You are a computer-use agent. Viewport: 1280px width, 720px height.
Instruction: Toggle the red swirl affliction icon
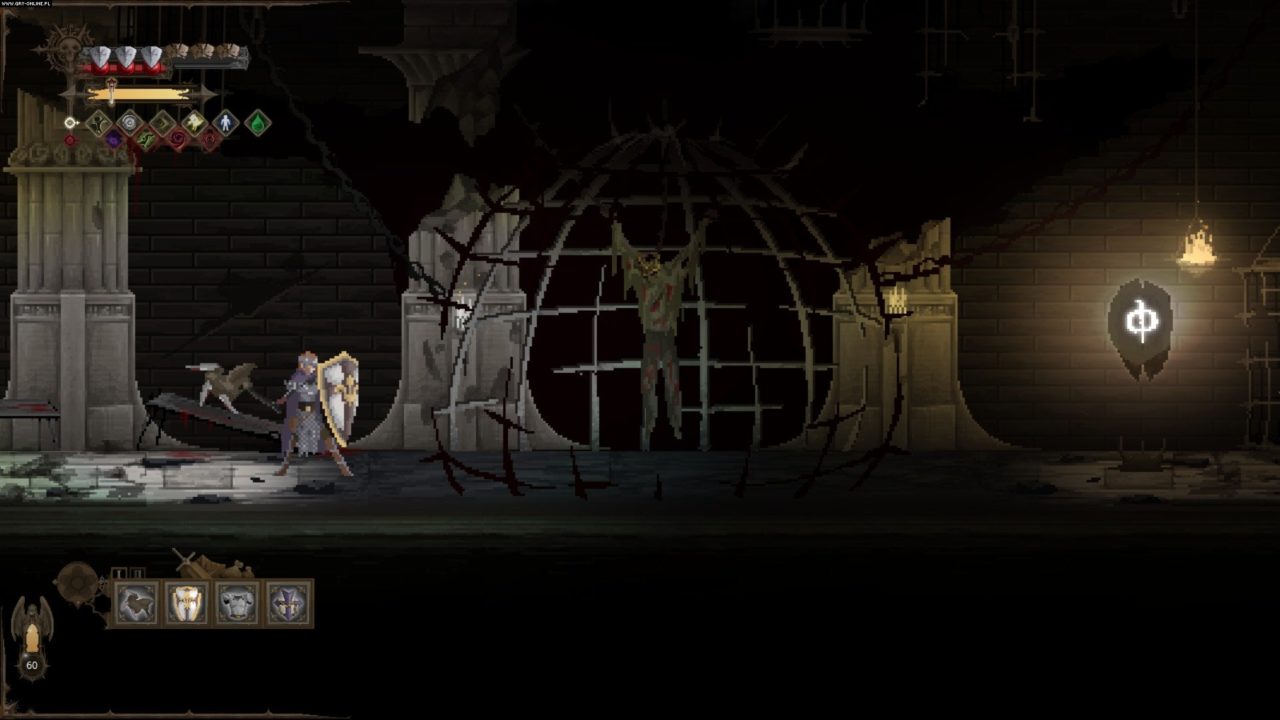(x=178, y=139)
